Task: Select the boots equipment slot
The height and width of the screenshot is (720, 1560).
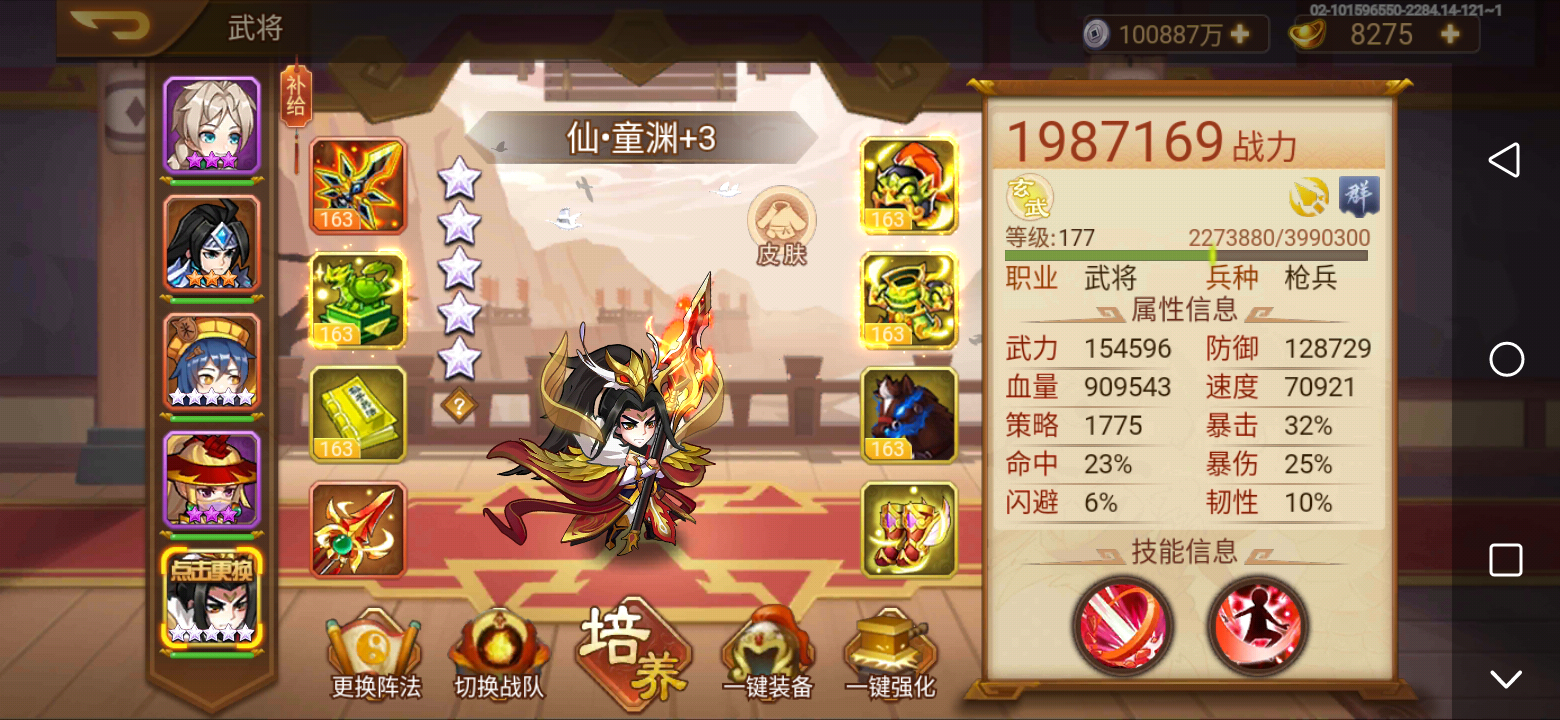Action: tap(908, 530)
